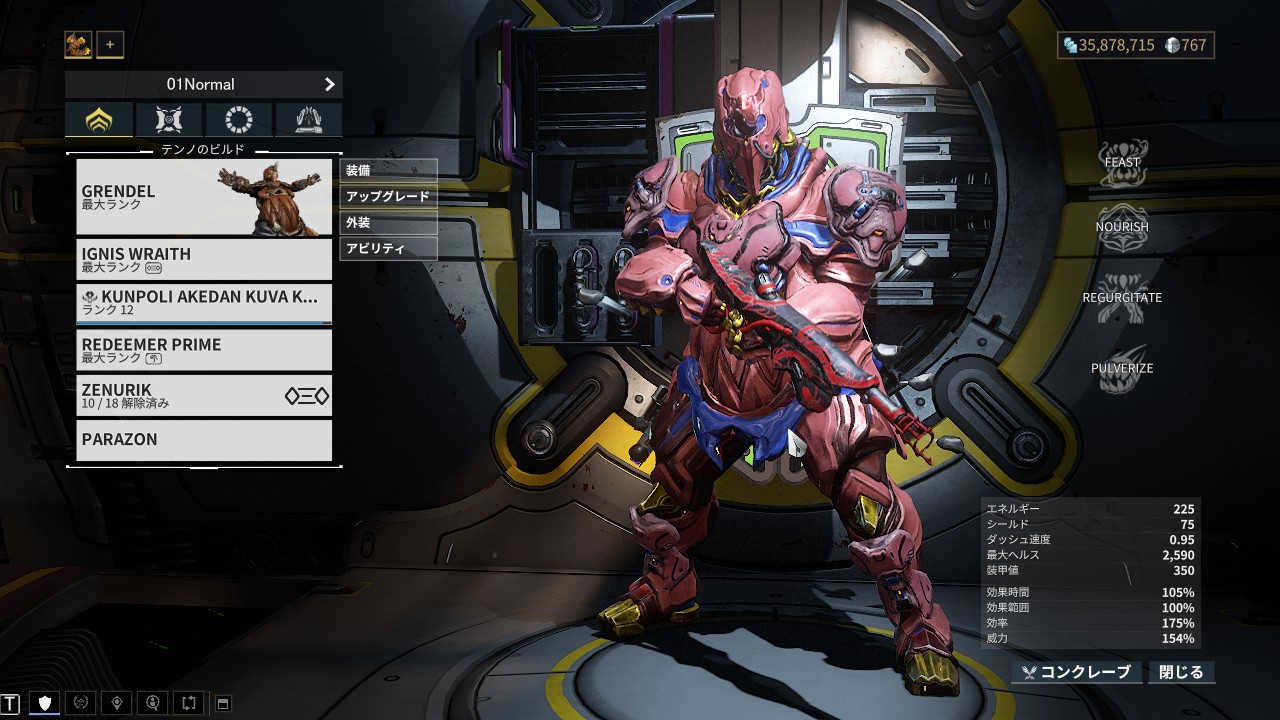Open the アビリティ menu entry
1280x720 pixels.
388,250
